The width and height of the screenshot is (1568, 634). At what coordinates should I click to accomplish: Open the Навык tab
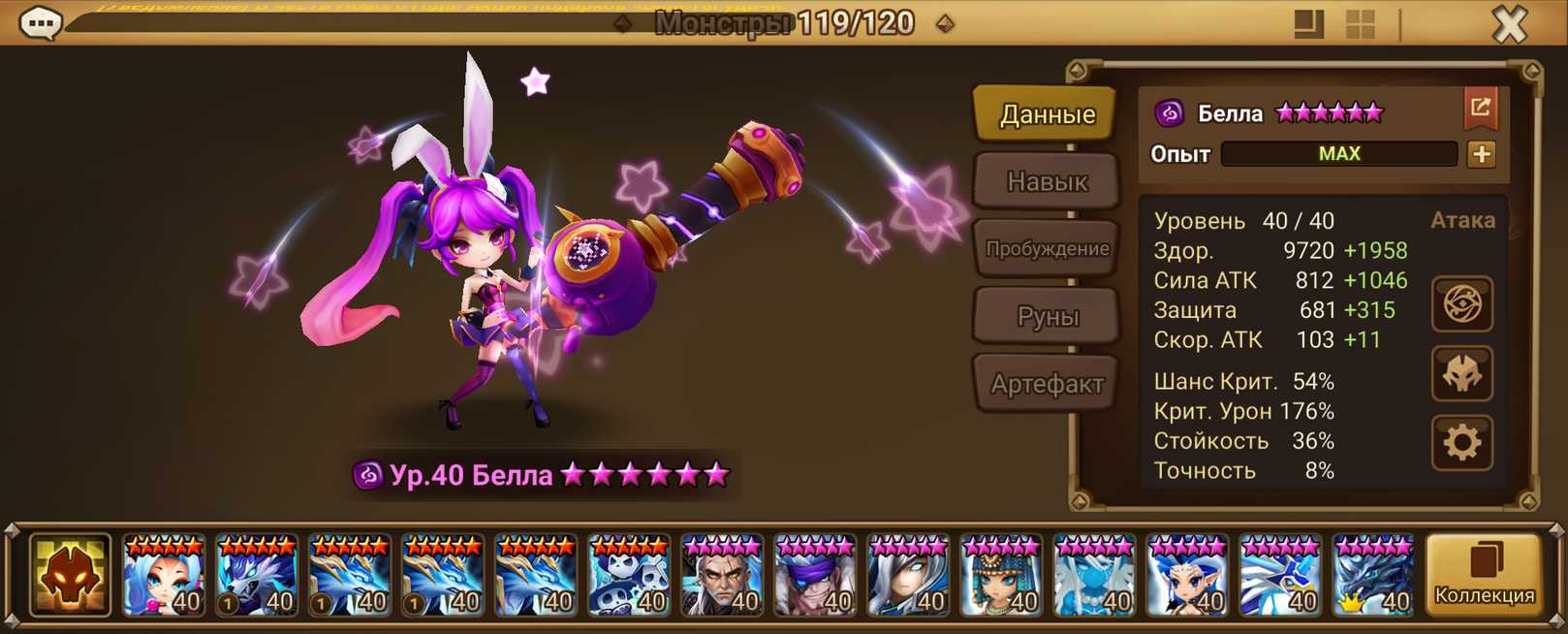coord(1047,181)
